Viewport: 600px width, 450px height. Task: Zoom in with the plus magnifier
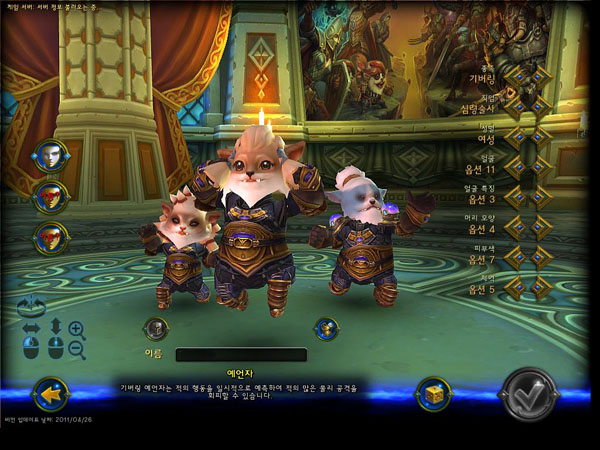point(76,329)
